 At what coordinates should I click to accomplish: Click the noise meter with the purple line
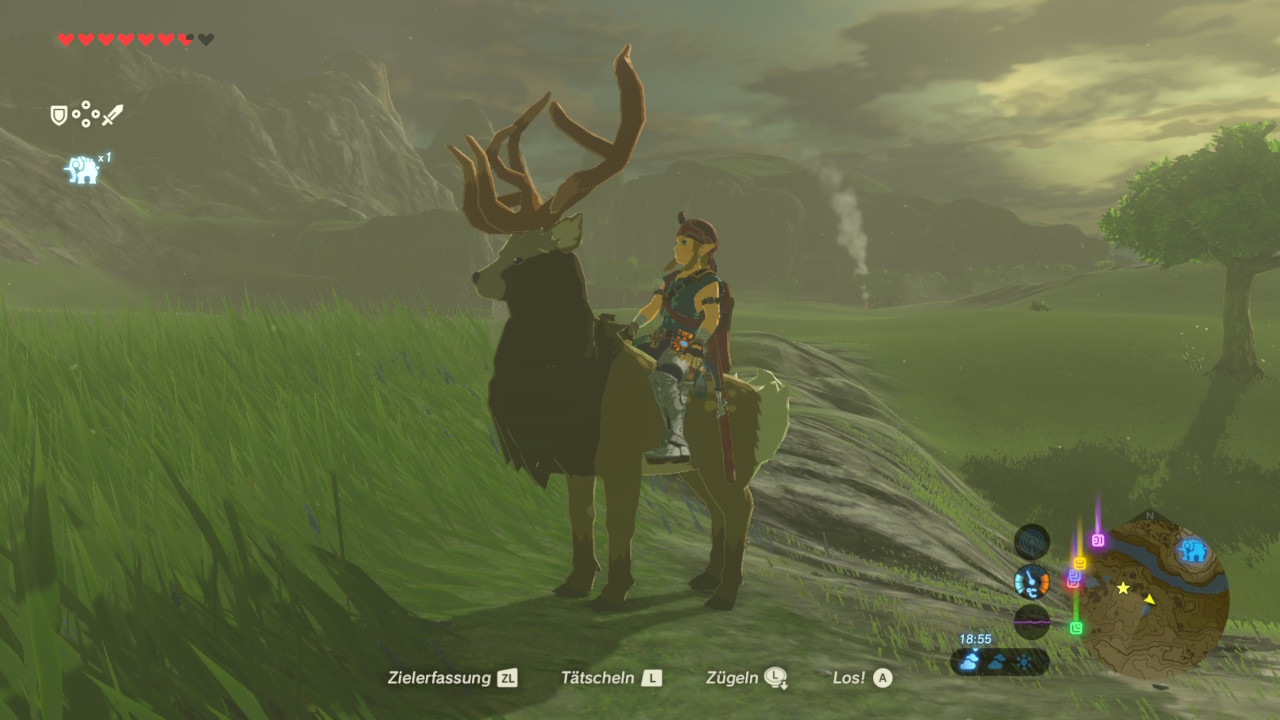tap(1031, 621)
